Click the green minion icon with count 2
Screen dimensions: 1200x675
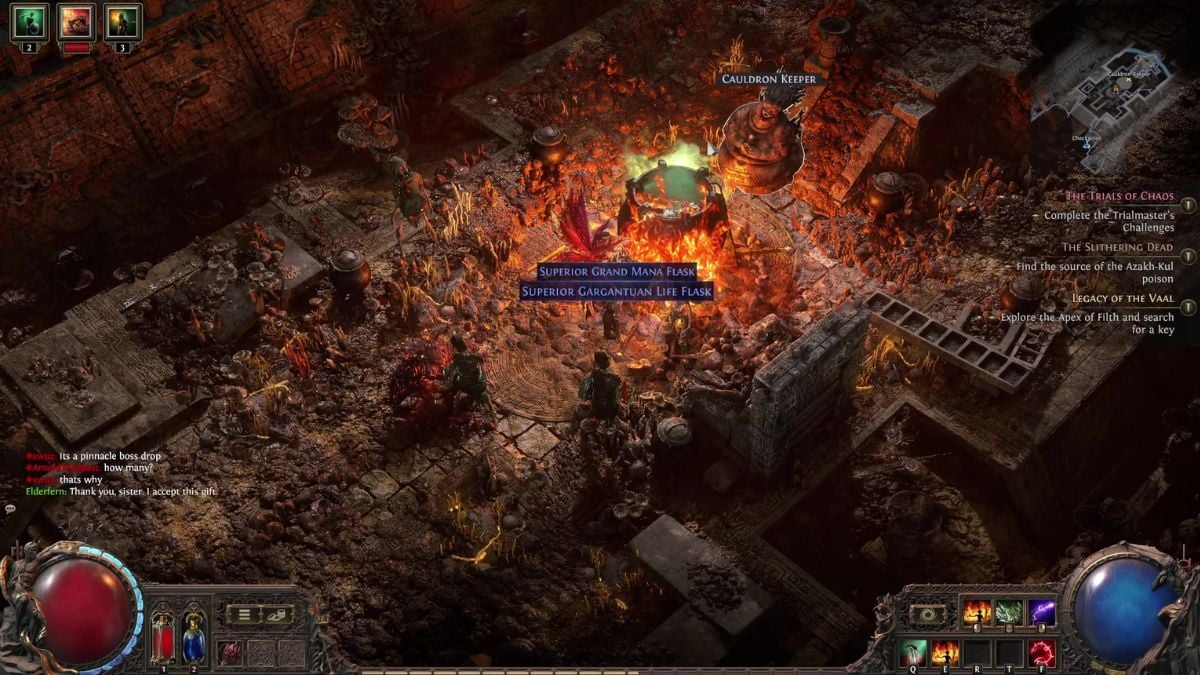[x=29, y=21]
